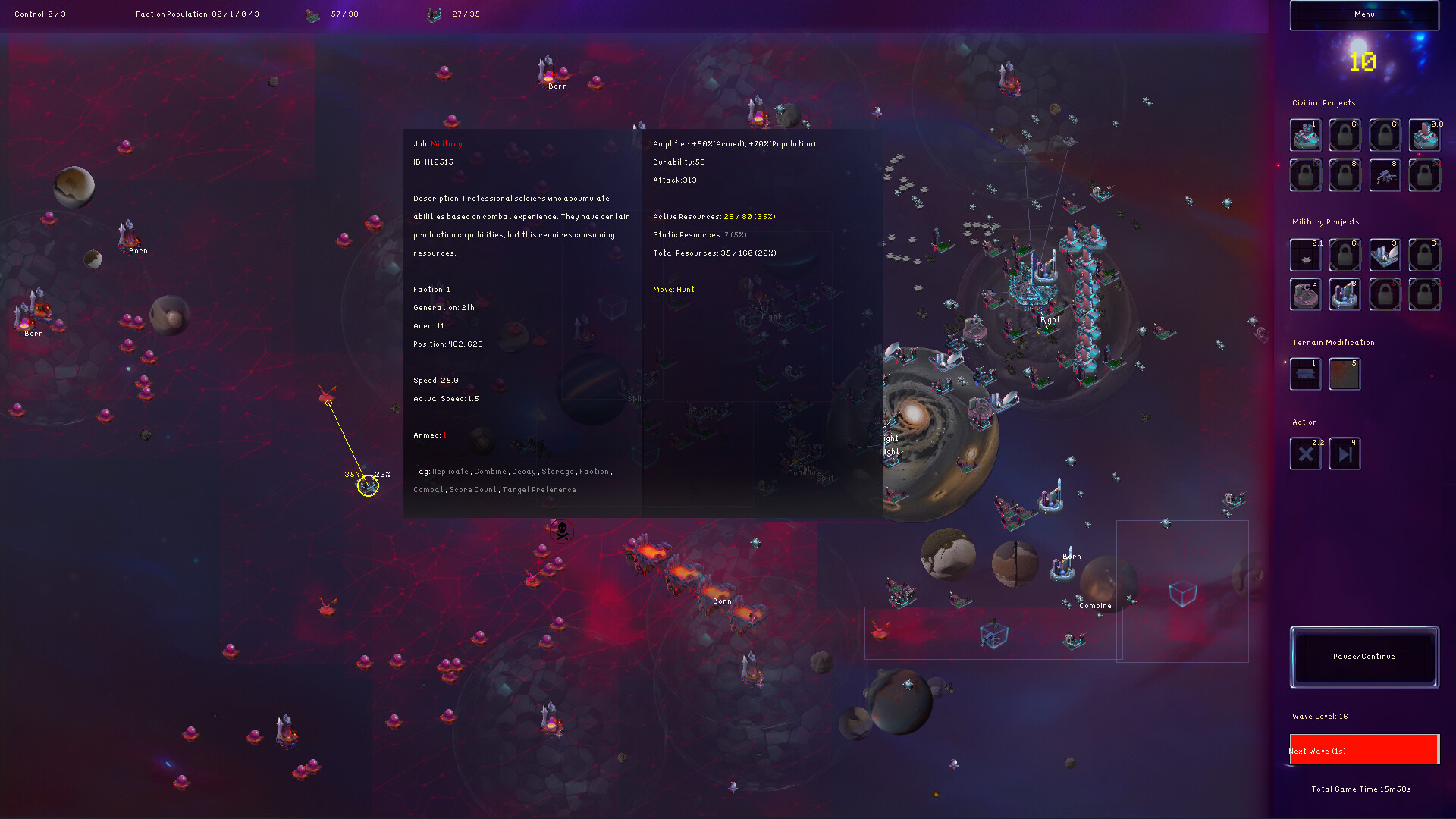The height and width of the screenshot is (819, 1456).
Task: Click the Faction Population counter
Action: tap(197, 14)
